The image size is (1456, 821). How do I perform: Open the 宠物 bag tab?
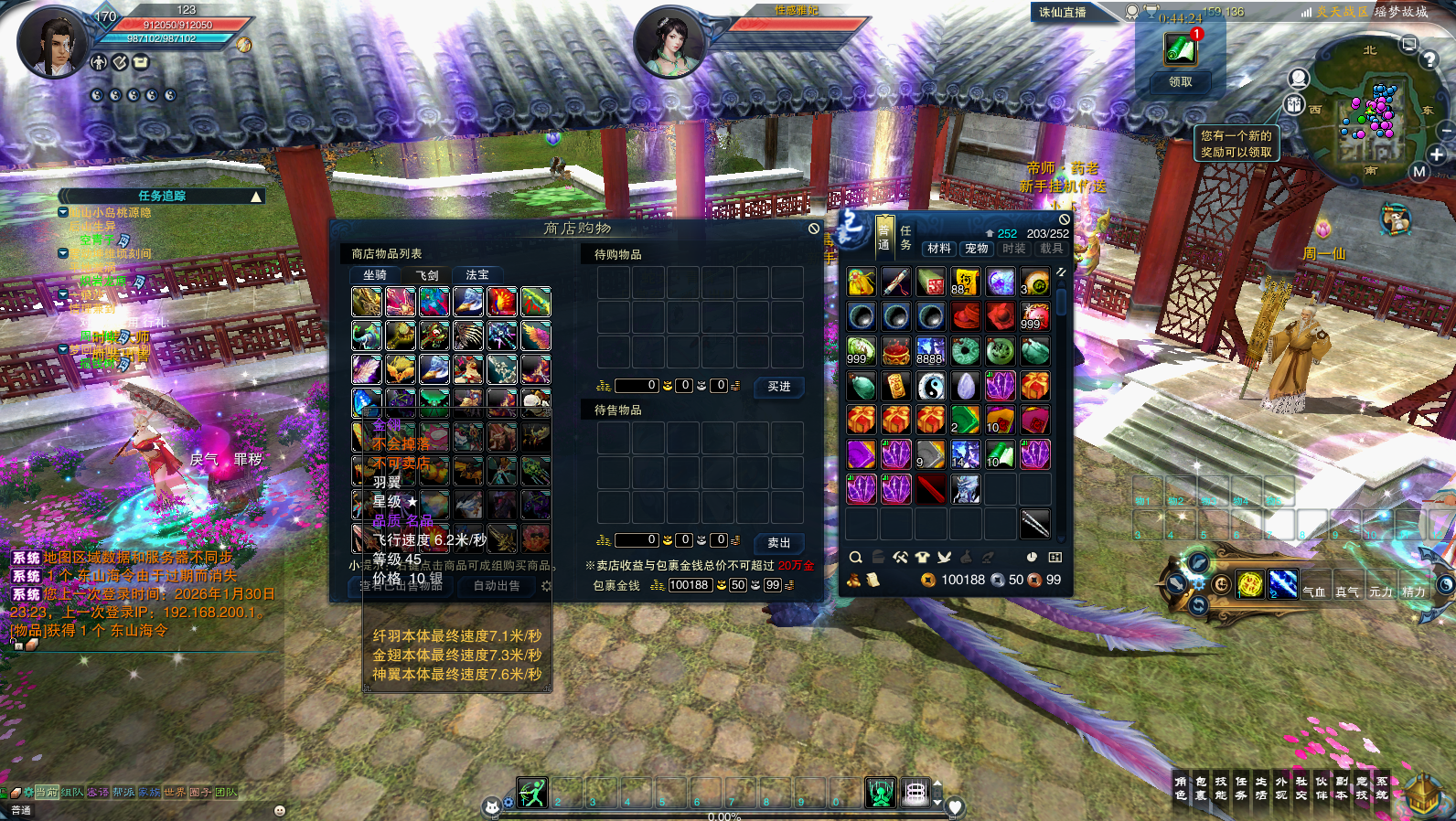tap(977, 249)
